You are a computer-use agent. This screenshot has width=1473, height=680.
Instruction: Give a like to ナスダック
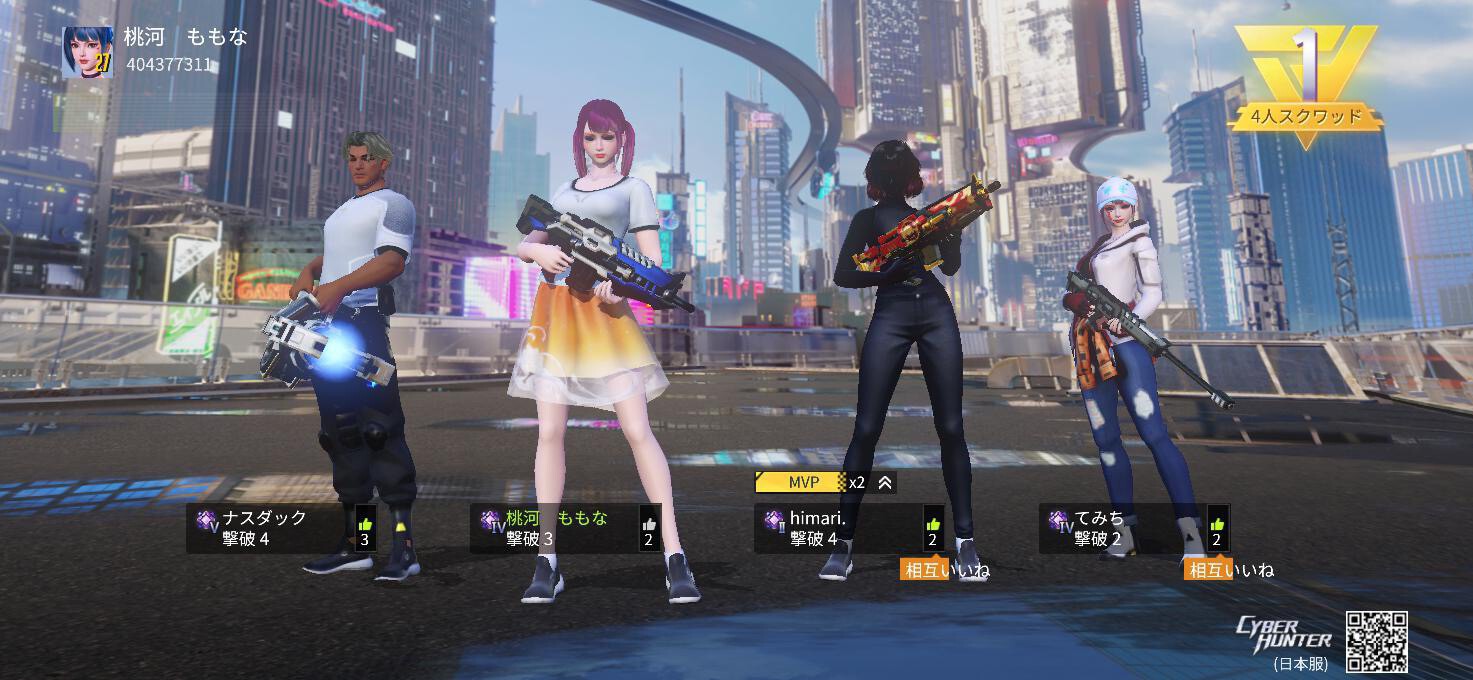pos(365,524)
